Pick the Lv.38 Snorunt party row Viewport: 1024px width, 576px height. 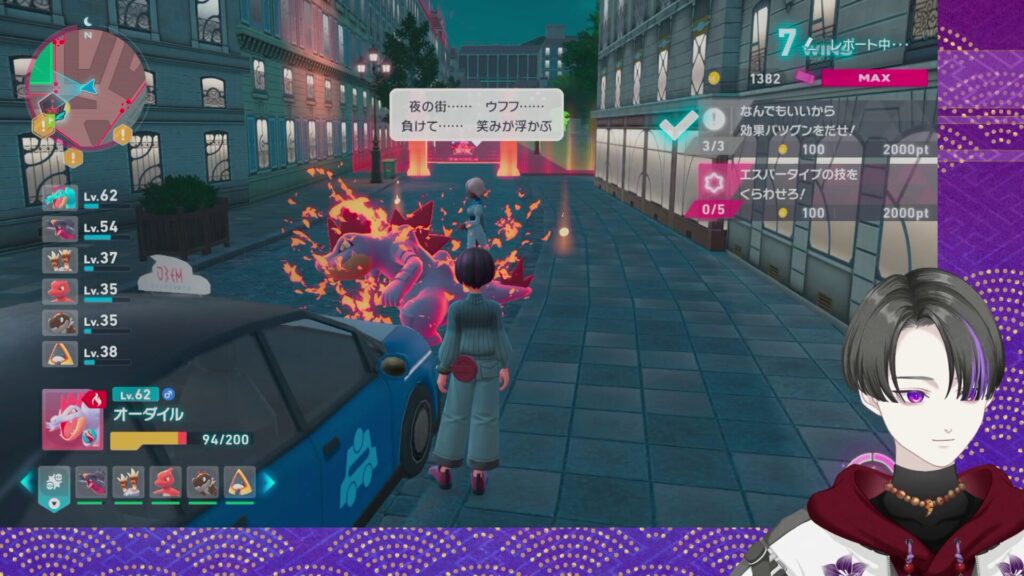point(83,354)
